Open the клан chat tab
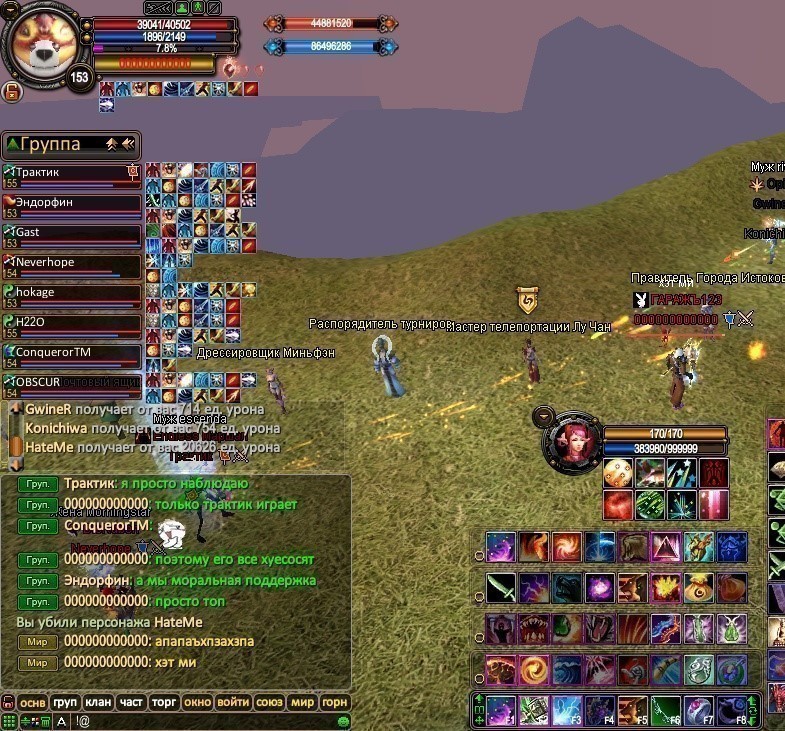The height and width of the screenshot is (731, 785). coord(99,703)
